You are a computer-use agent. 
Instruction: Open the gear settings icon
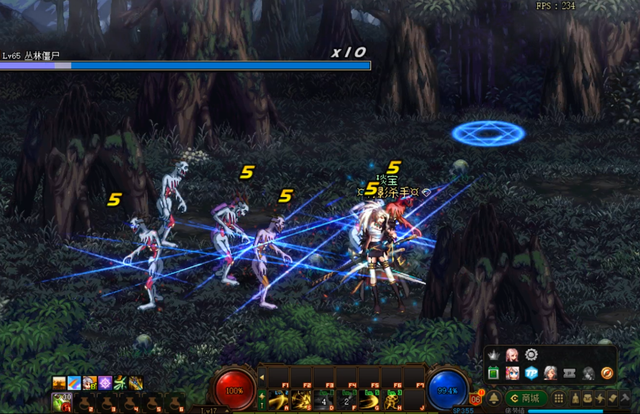click(532, 355)
